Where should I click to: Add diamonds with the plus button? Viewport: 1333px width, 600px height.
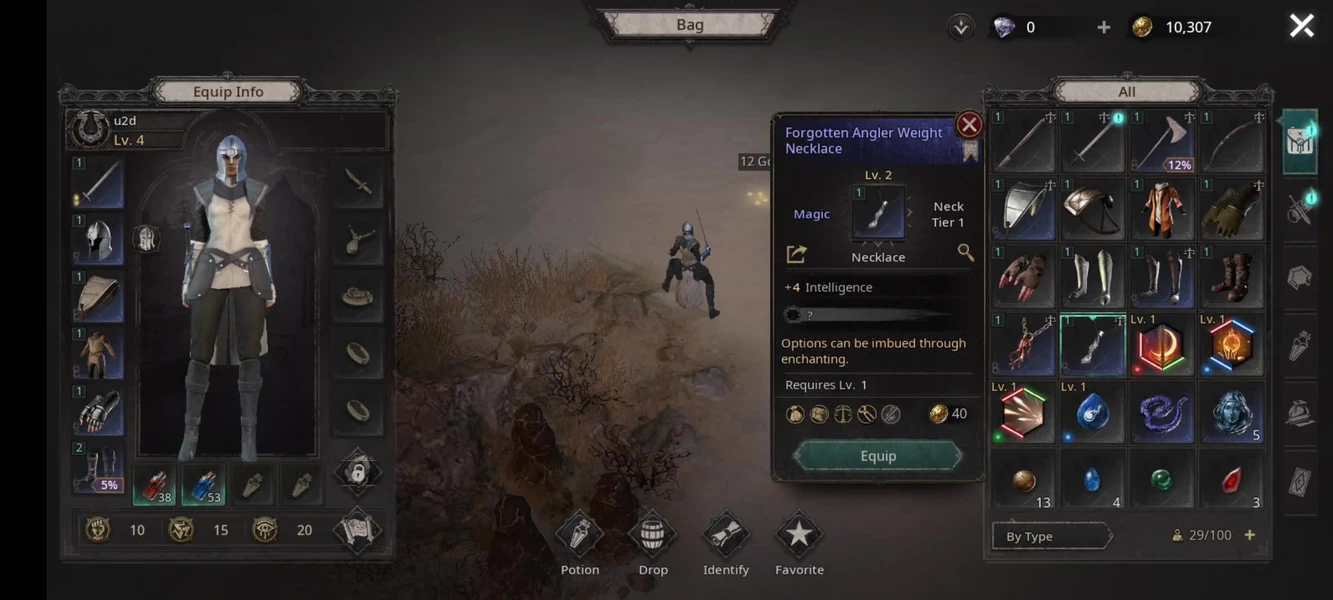[x=1103, y=27]
